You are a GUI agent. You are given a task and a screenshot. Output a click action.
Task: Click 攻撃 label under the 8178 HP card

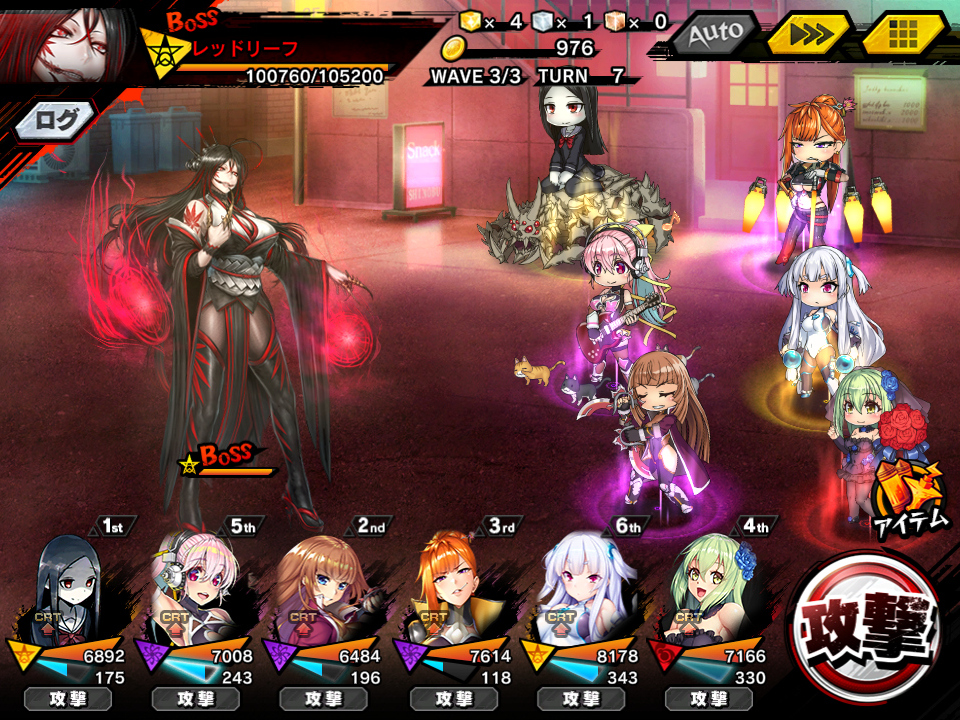(582, 699)
